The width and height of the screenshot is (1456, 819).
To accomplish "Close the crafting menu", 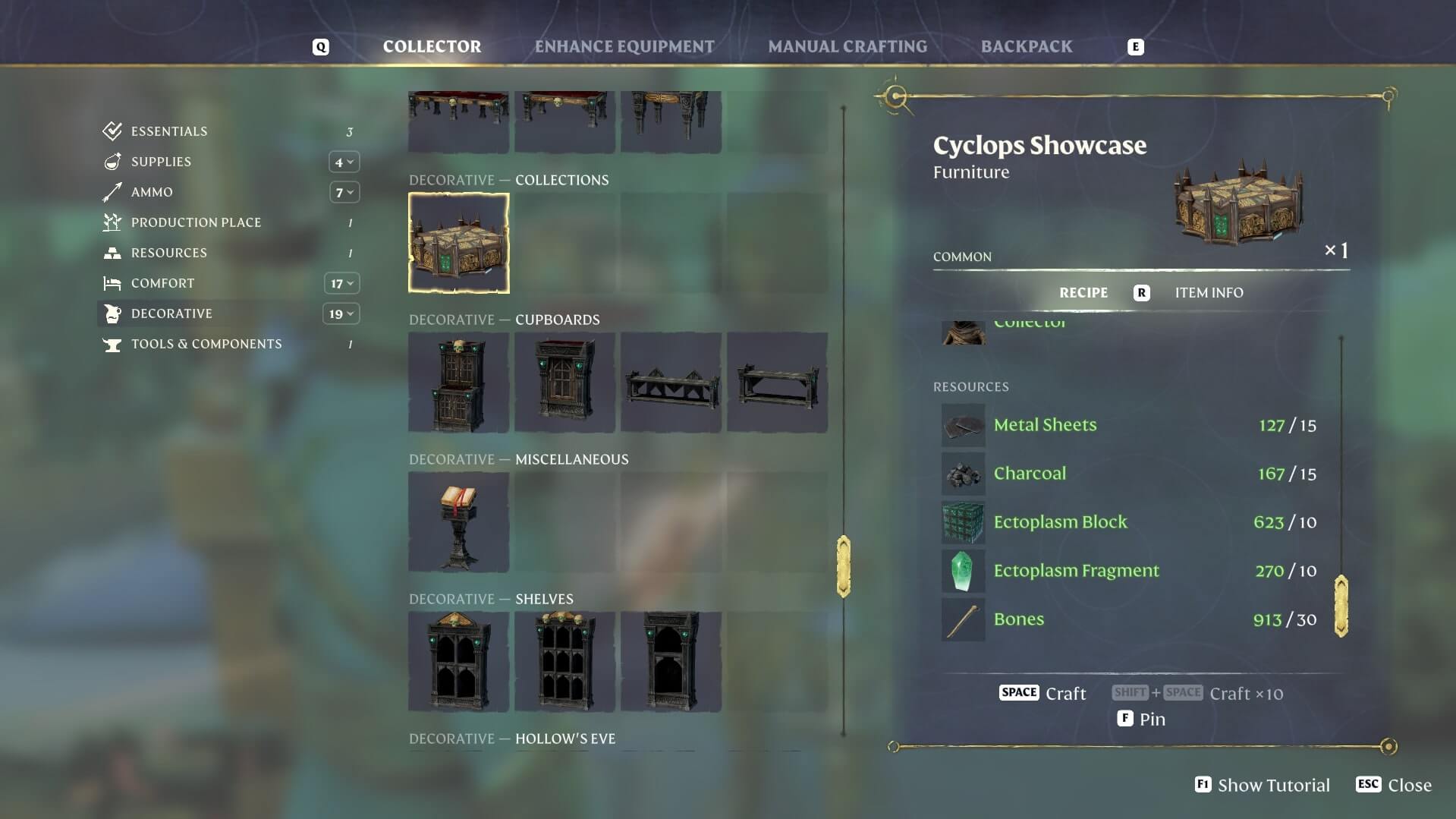I will point(1394,785).
